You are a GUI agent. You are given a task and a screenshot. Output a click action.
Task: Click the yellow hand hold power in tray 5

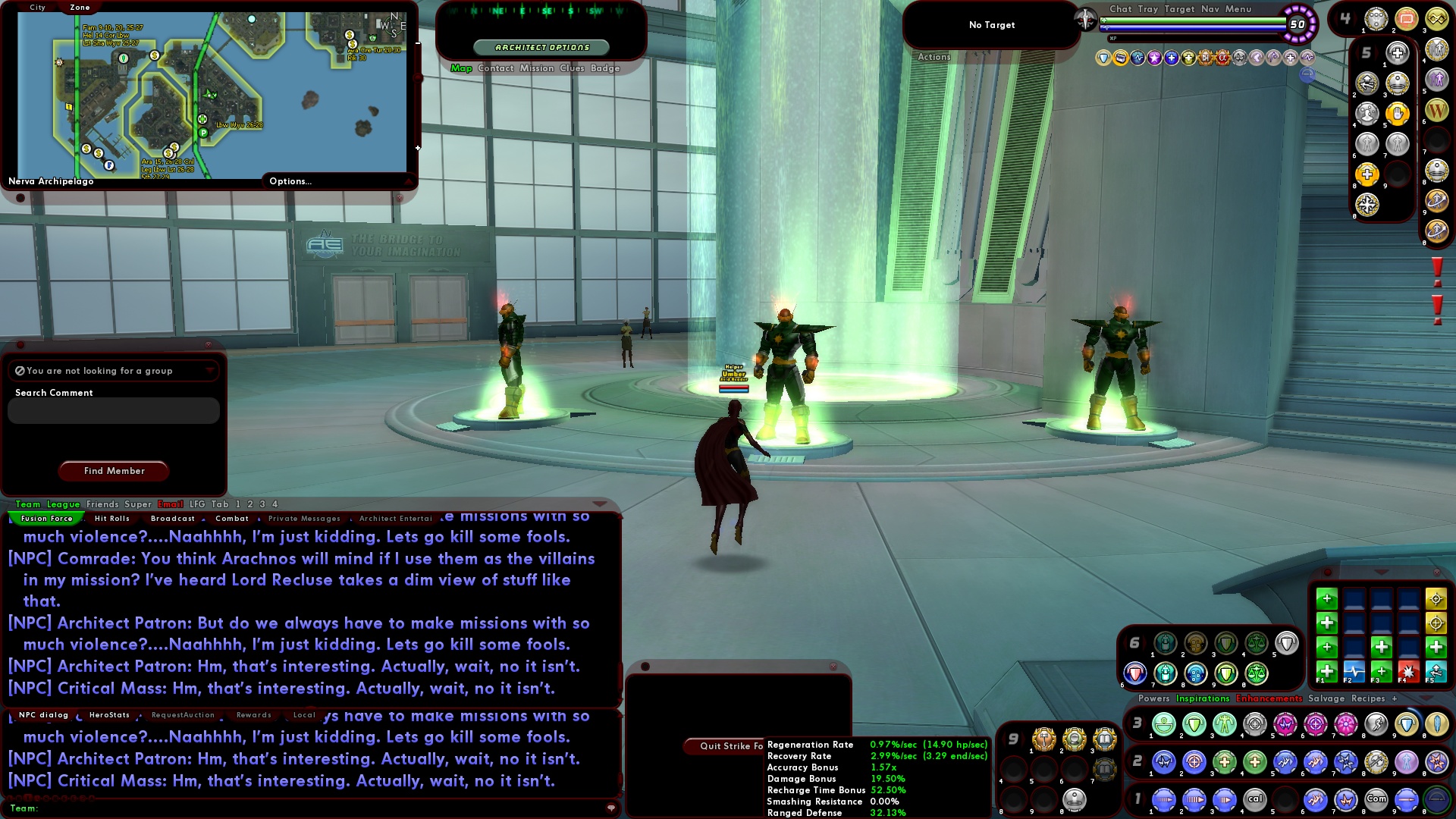[1398, 114]
